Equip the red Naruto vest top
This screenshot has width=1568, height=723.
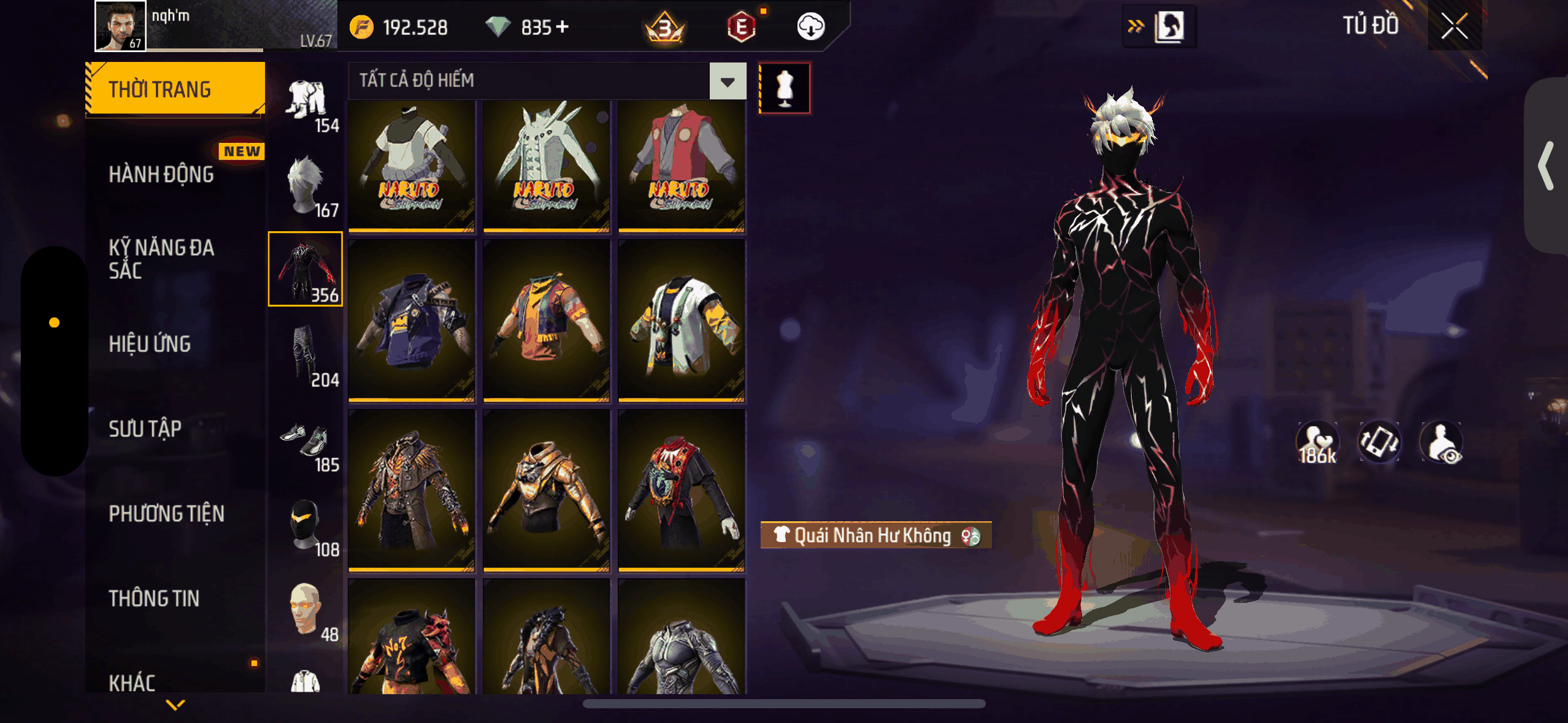(681, 166)
